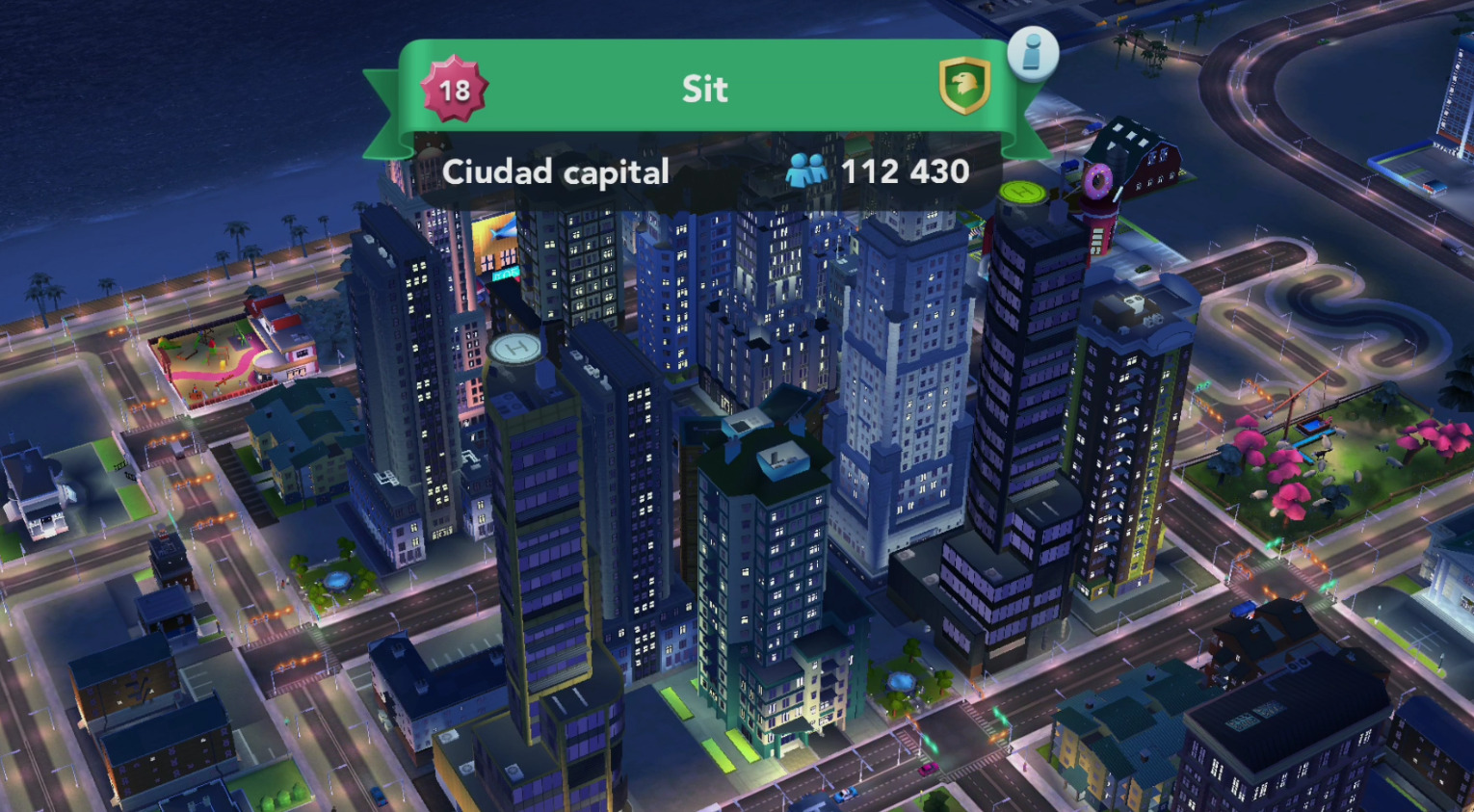Tap the level 18 badge
Image resolution: width=1474 pixels, height=812 pixels.
click(x=454, y=90)
